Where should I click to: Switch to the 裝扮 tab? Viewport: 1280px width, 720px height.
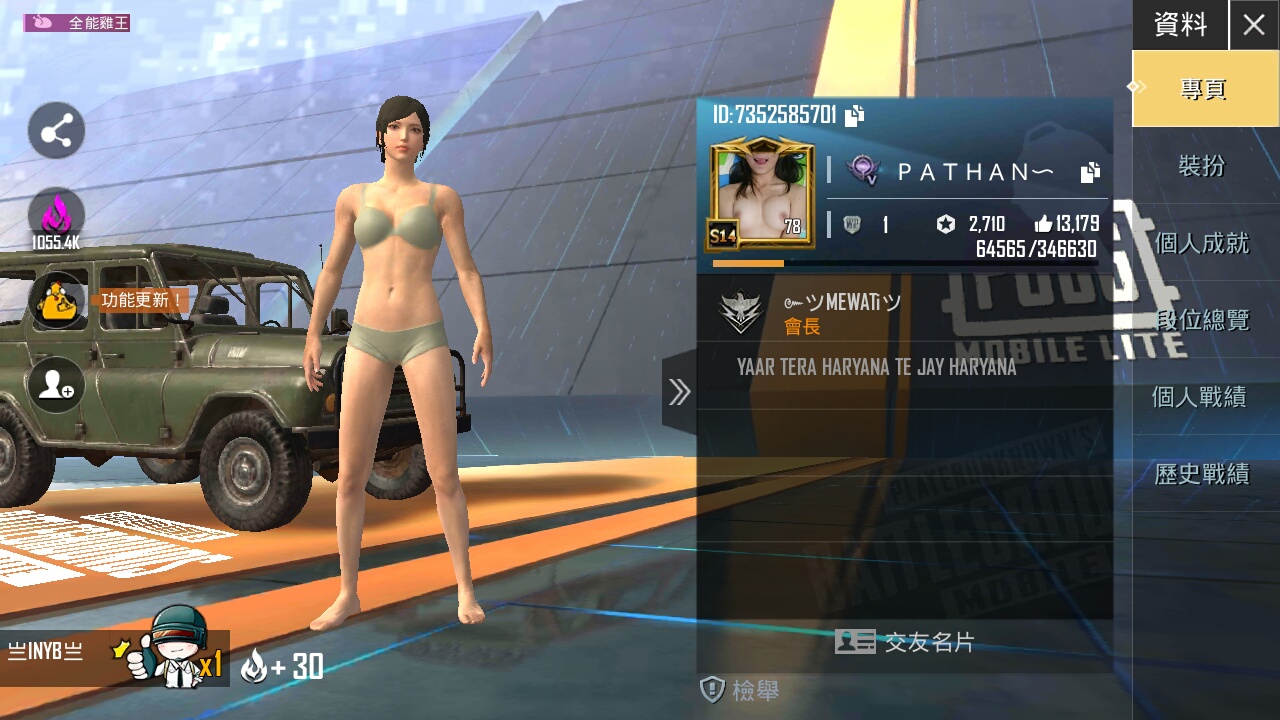pos(1202,166)
